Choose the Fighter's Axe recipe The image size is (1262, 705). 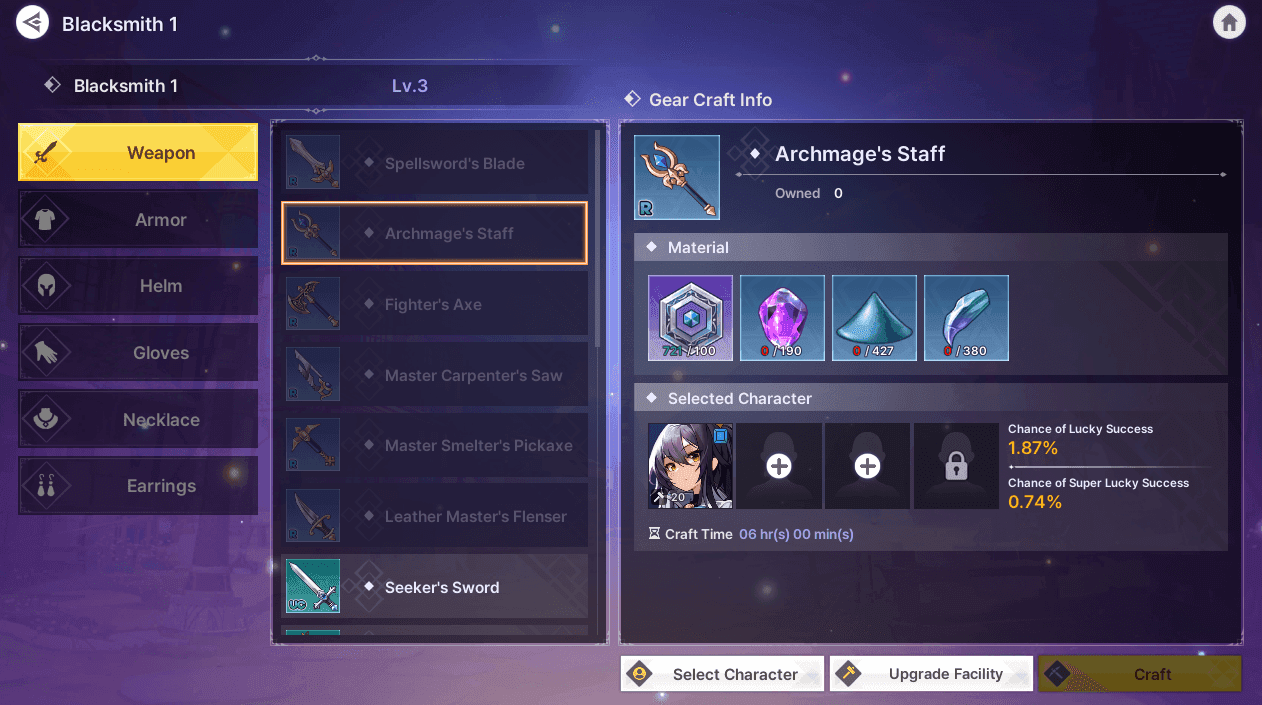434,305
